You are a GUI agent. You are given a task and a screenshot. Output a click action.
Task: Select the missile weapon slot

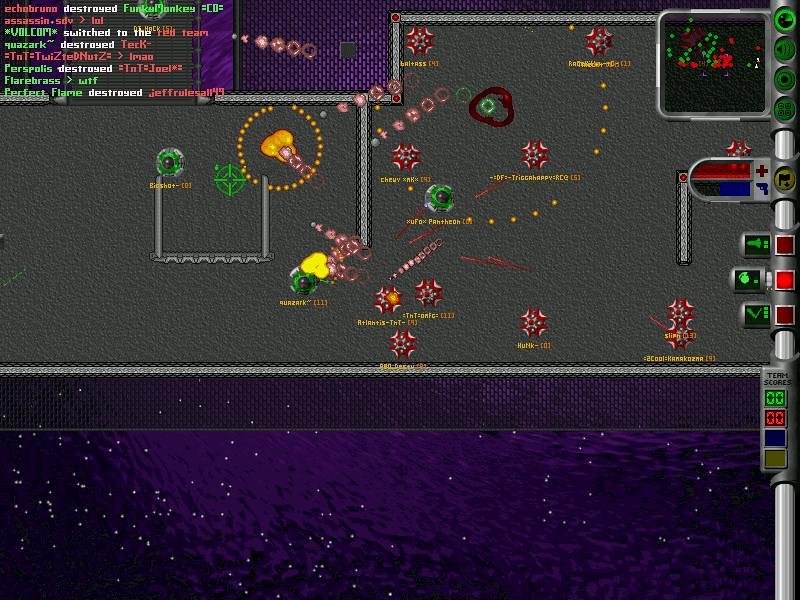[x=755, y=245]
